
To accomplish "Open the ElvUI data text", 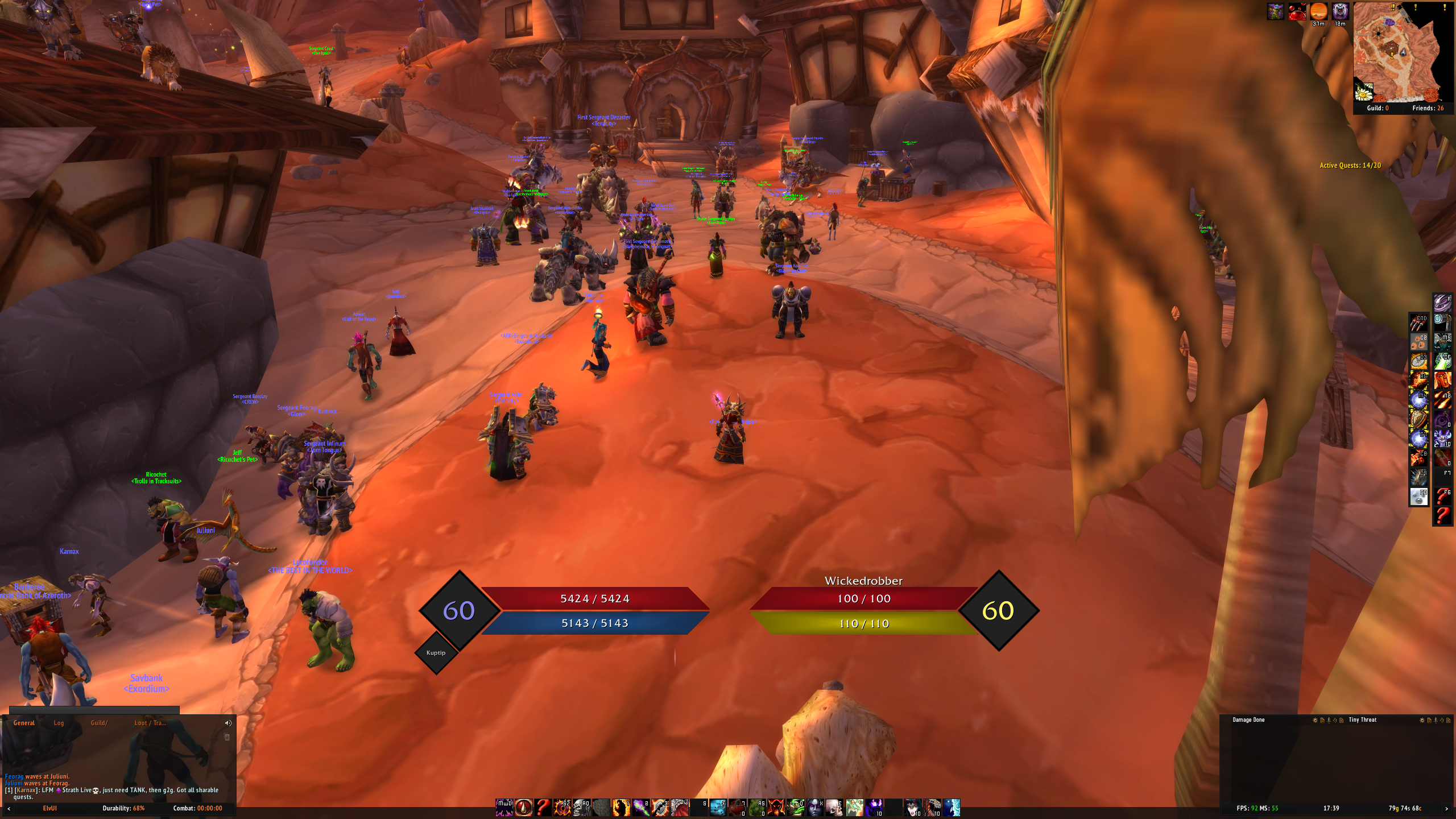I will tap(50, 808).
